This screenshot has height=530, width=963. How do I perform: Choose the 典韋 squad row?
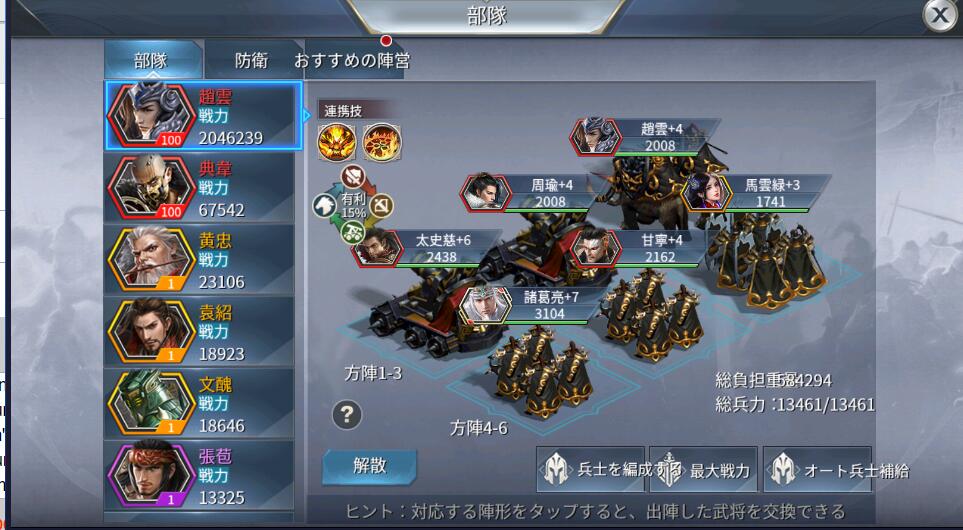click(x=202, y=188)
